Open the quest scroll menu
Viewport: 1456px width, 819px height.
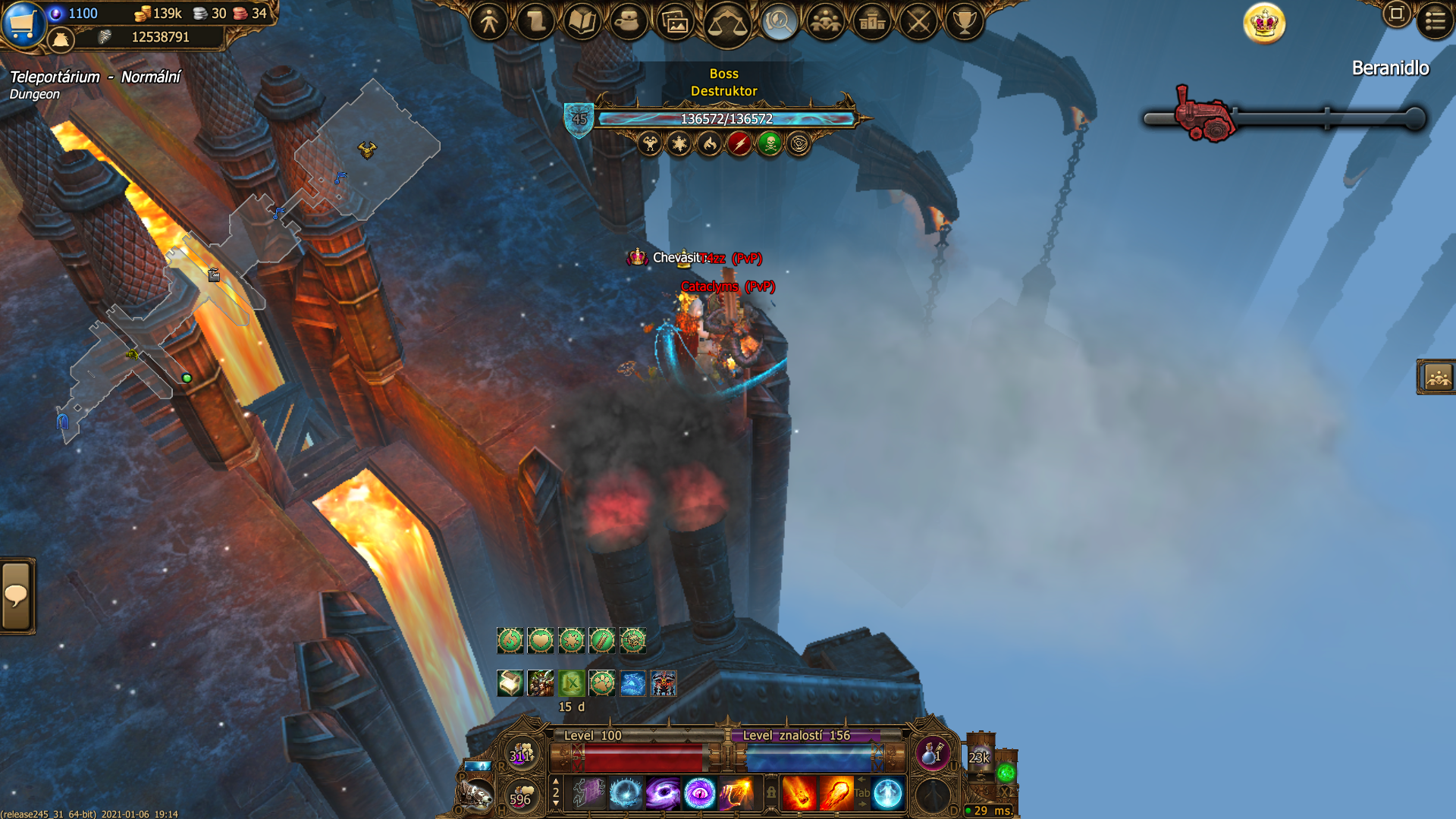tap(535, 22)
